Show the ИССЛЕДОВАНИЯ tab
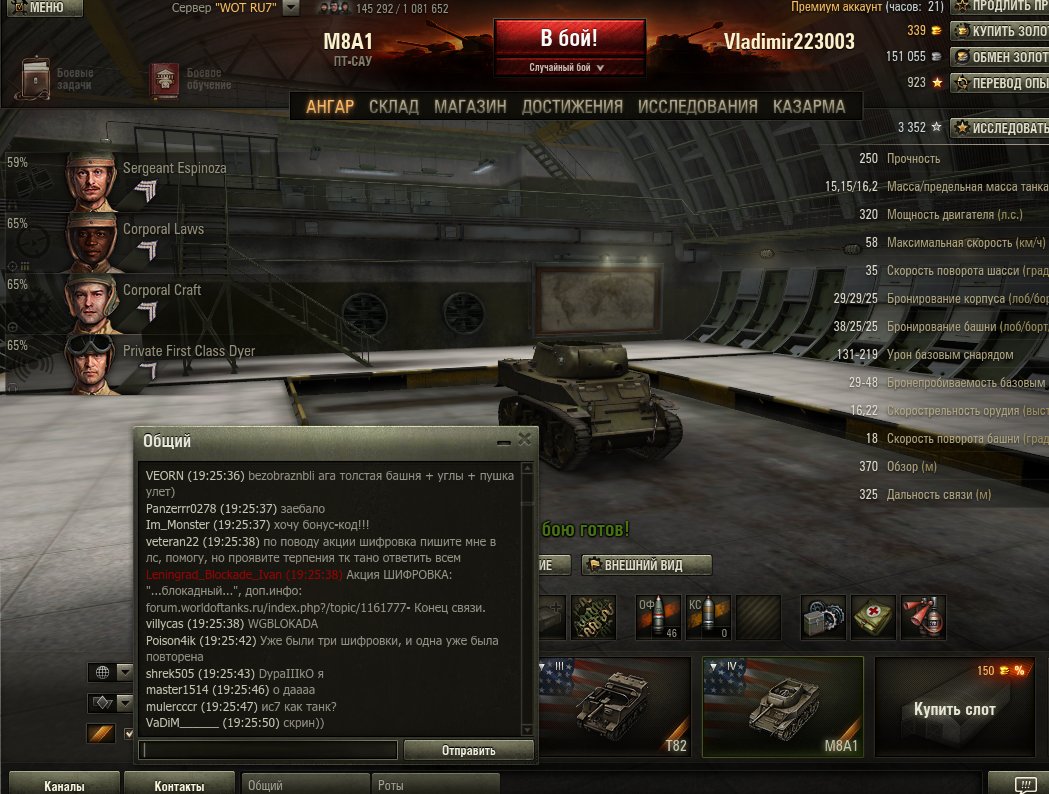Image resolution: width=1049 pixels, height=794 pixels. point(698,106)
